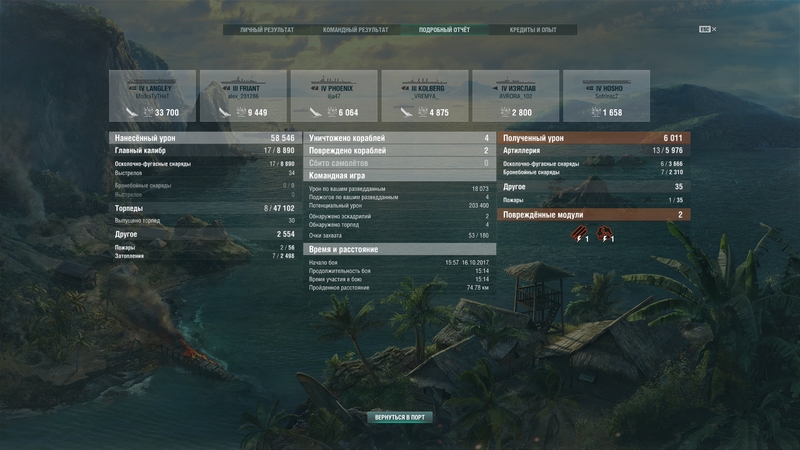Viewport: 800px width, 450px height.
Task: Pick the IV Phoenix ship card
Action: coord(334,97)
